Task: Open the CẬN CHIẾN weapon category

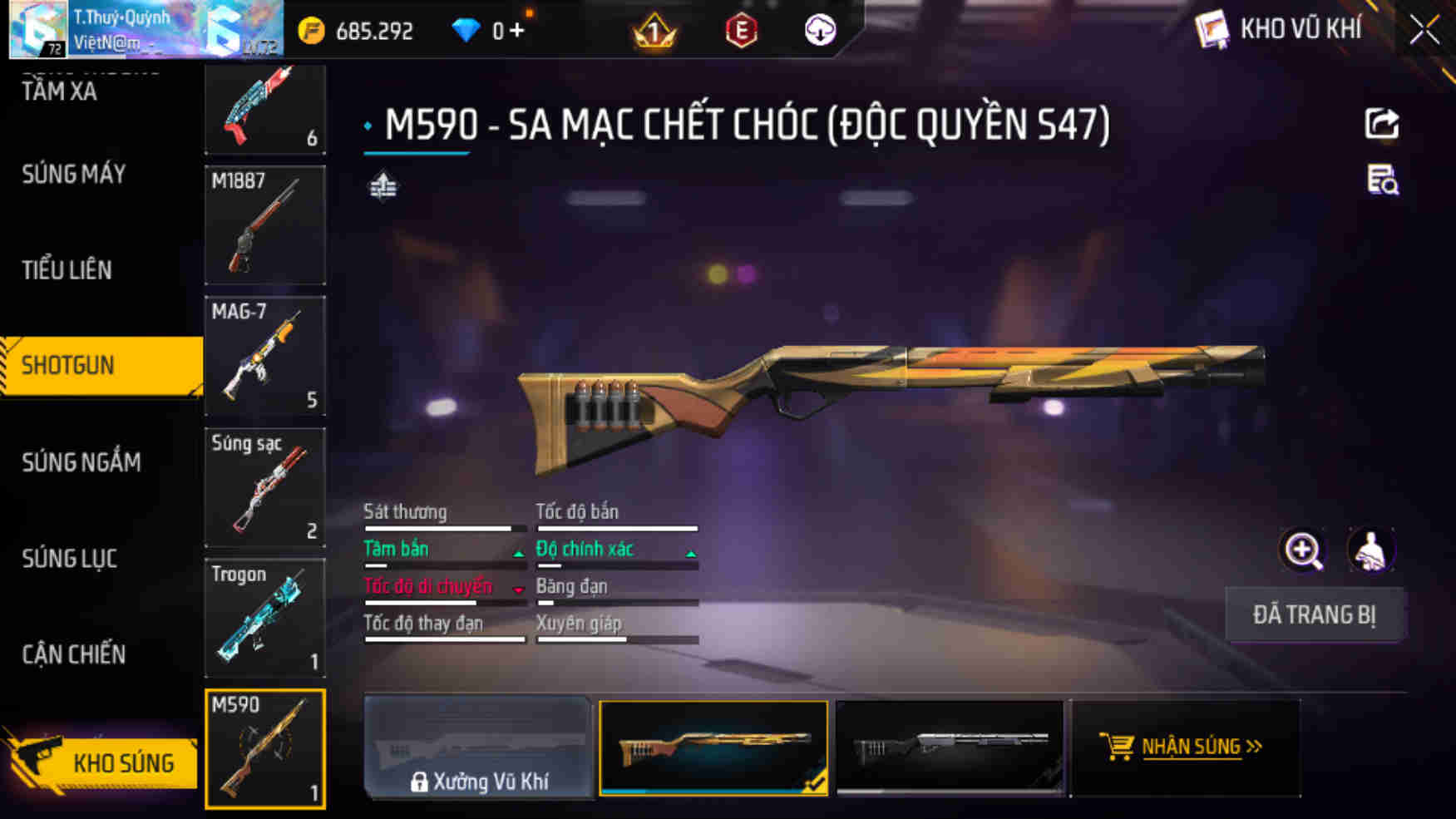Action: [x=73, y=654]
